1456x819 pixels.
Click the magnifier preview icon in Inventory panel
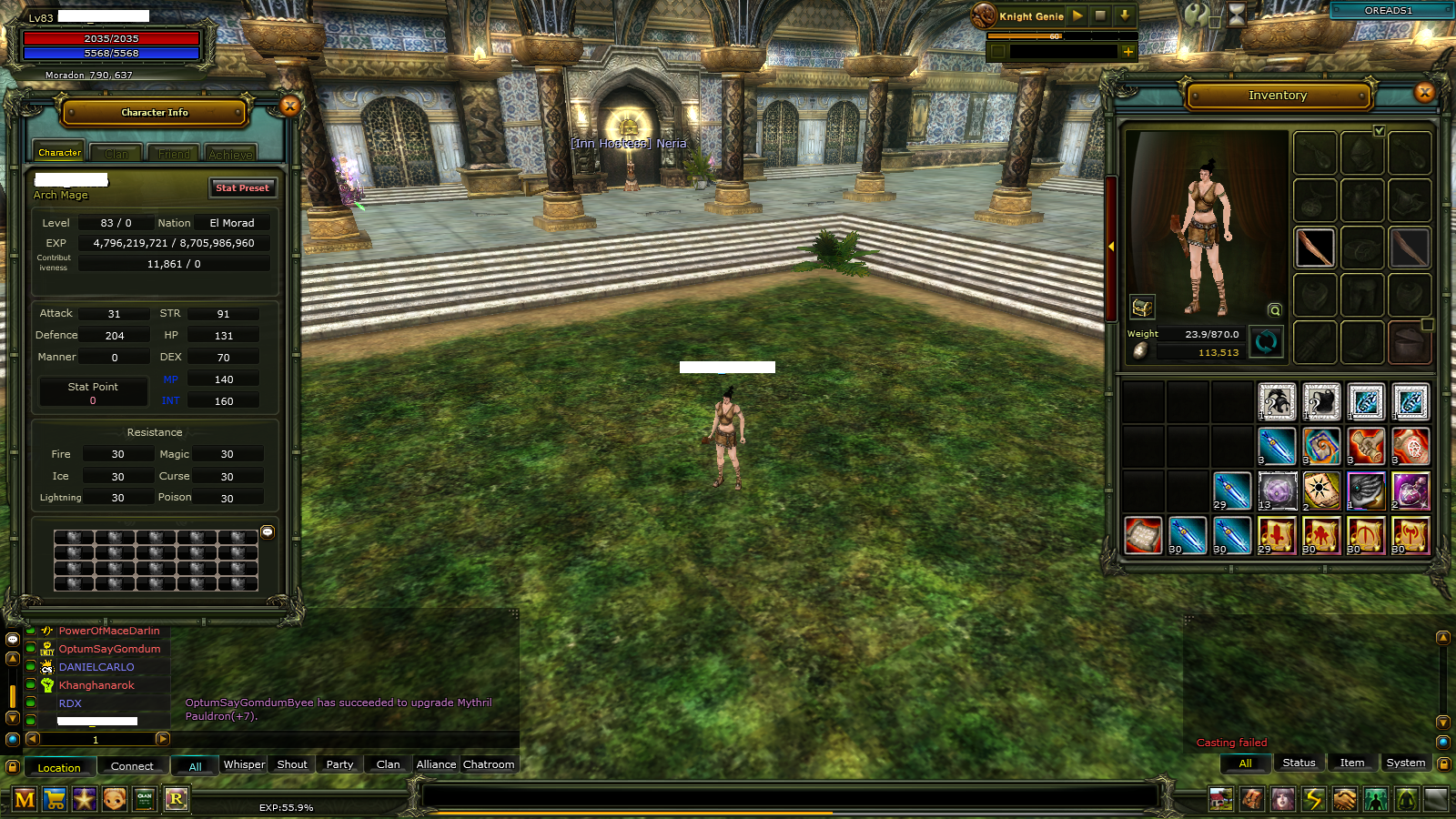coord(1274,309)
